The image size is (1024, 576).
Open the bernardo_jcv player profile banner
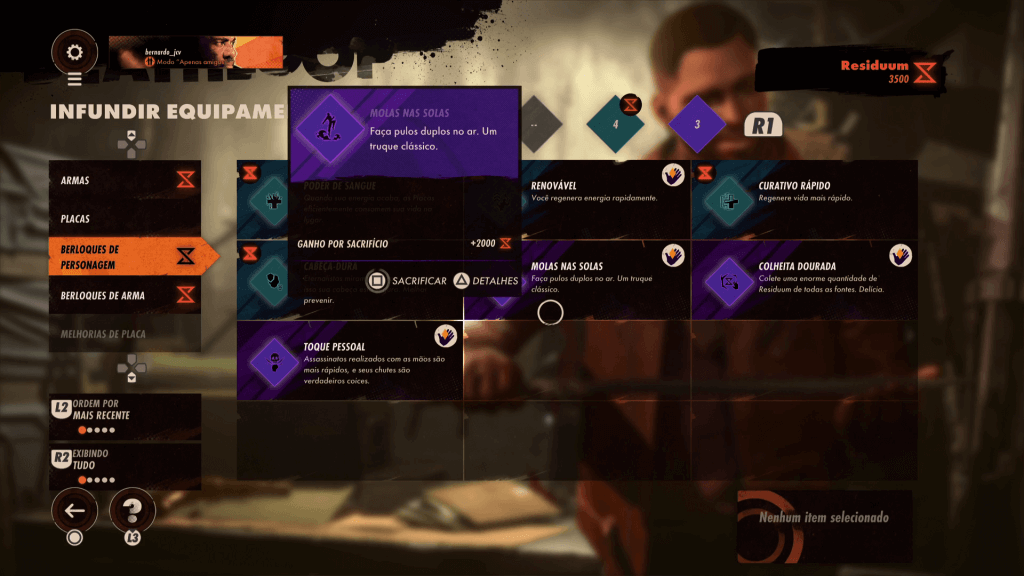click(x=196, y=53)
